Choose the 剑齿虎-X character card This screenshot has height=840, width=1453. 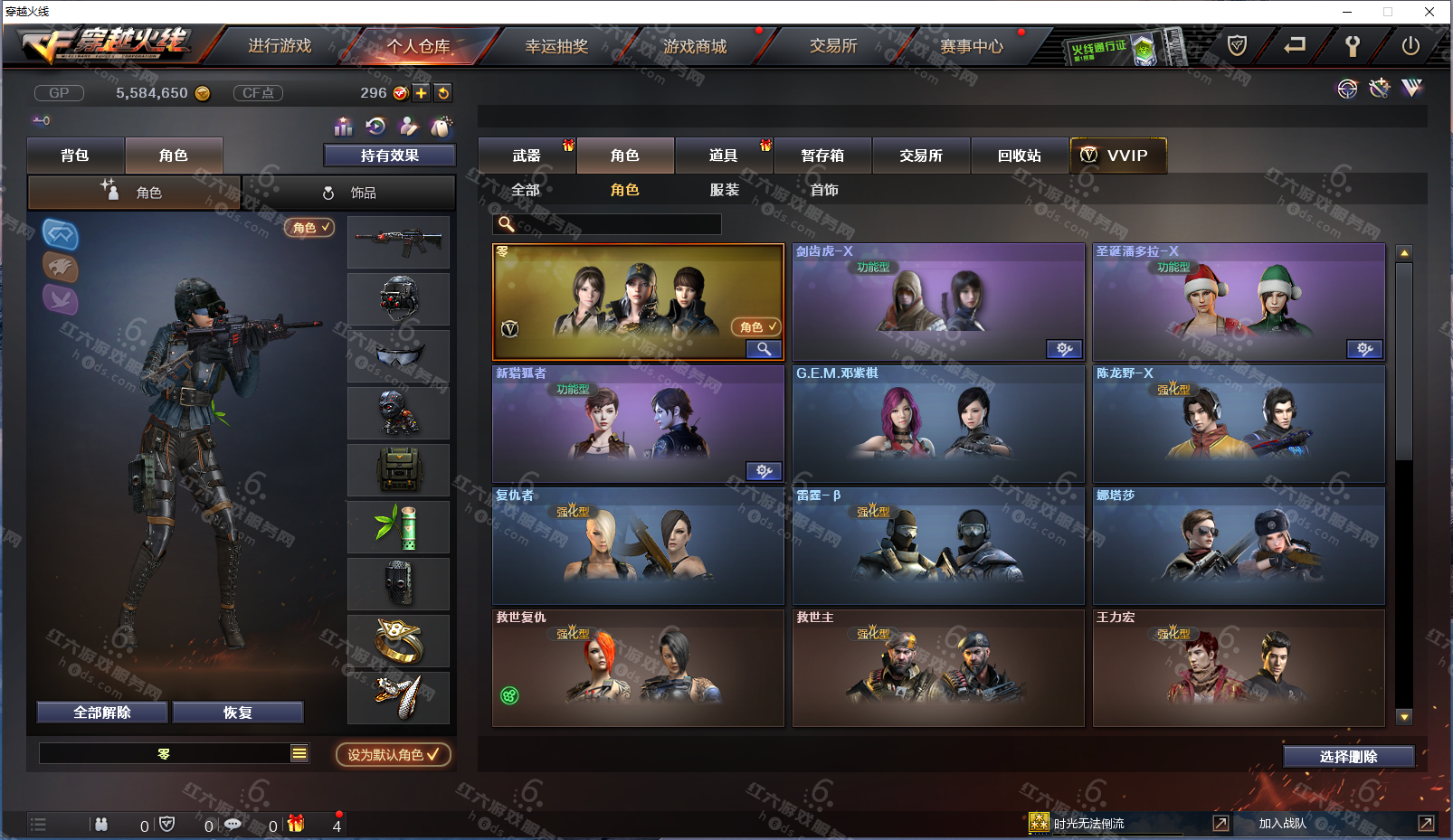(938, 302)
